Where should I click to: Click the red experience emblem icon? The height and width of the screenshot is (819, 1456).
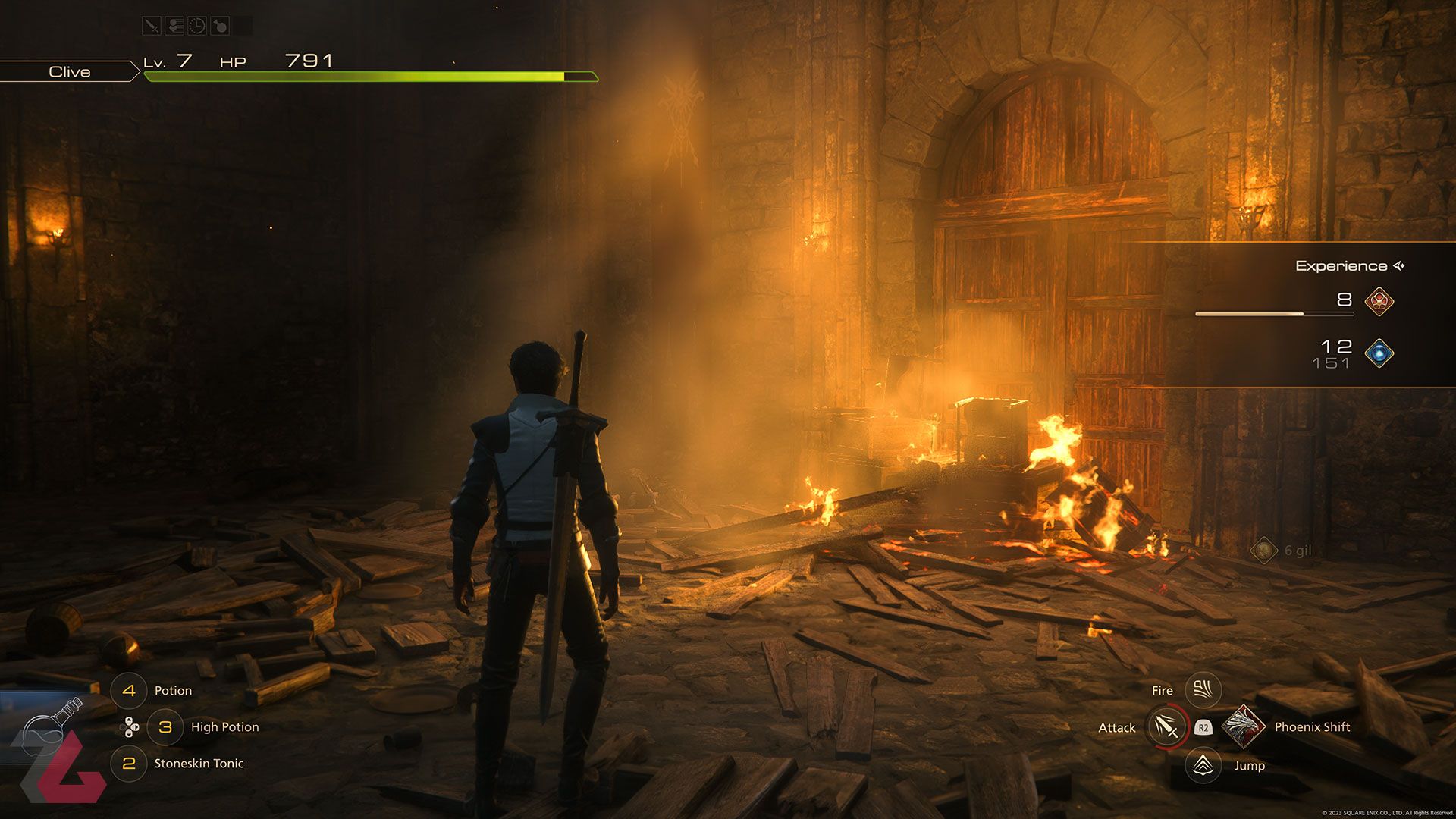pos(1379,301)
